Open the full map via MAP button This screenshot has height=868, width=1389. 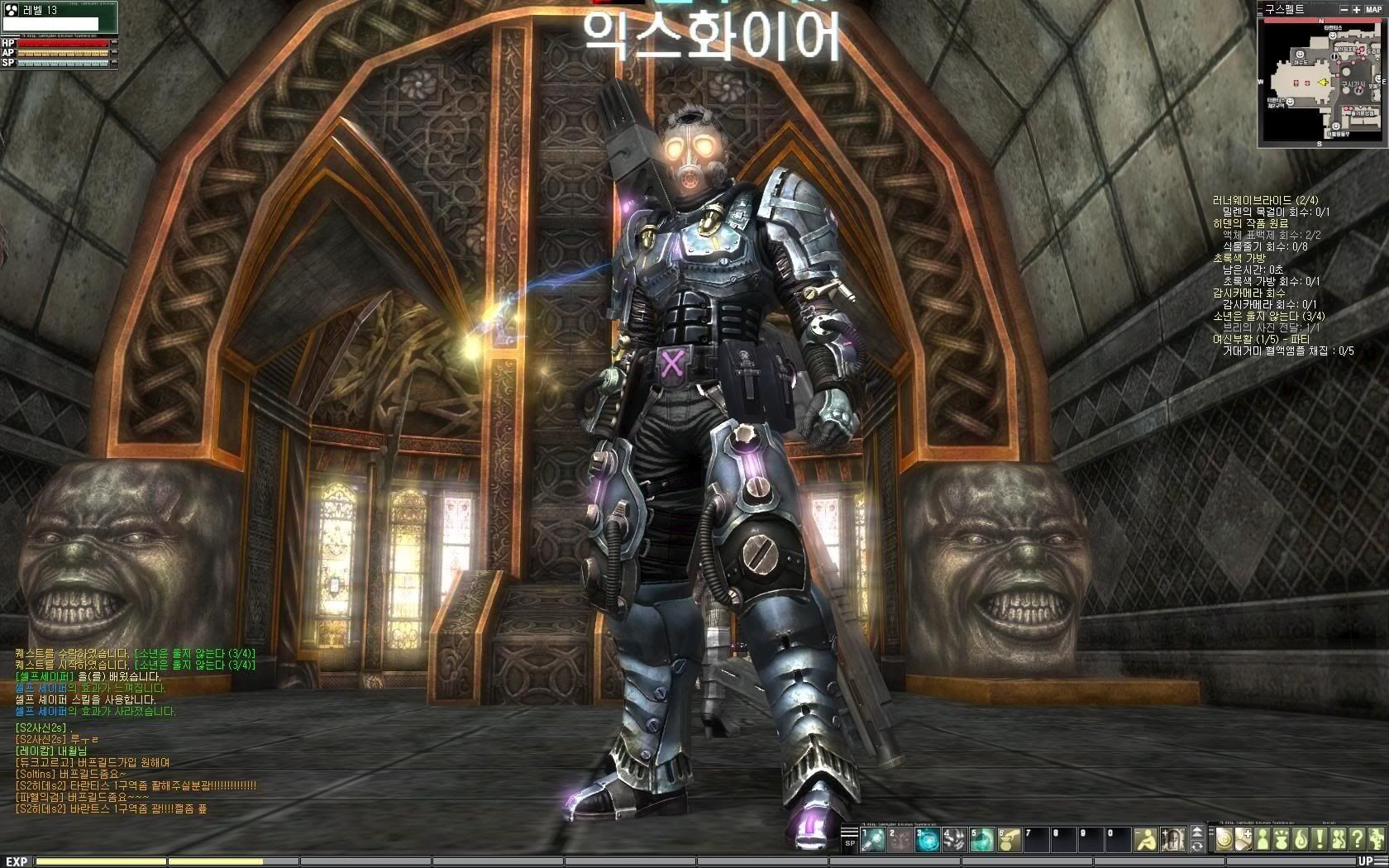point(1373,9)
